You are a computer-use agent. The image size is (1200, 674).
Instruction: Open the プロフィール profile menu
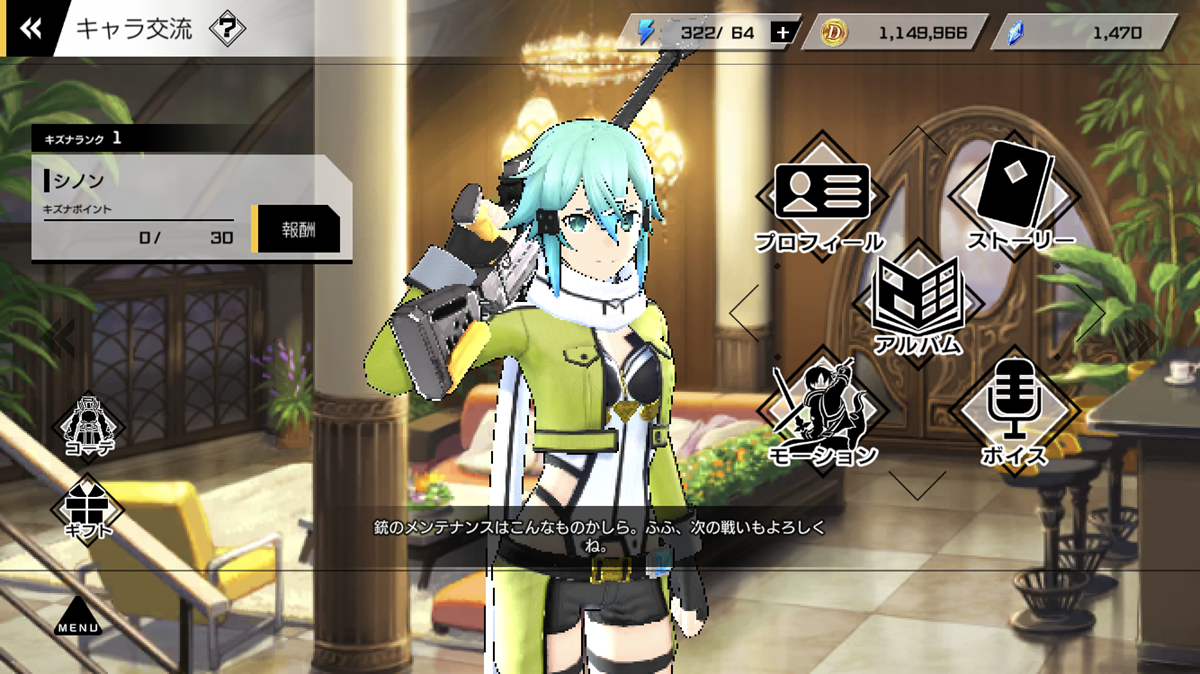click(x=822, y=201)
